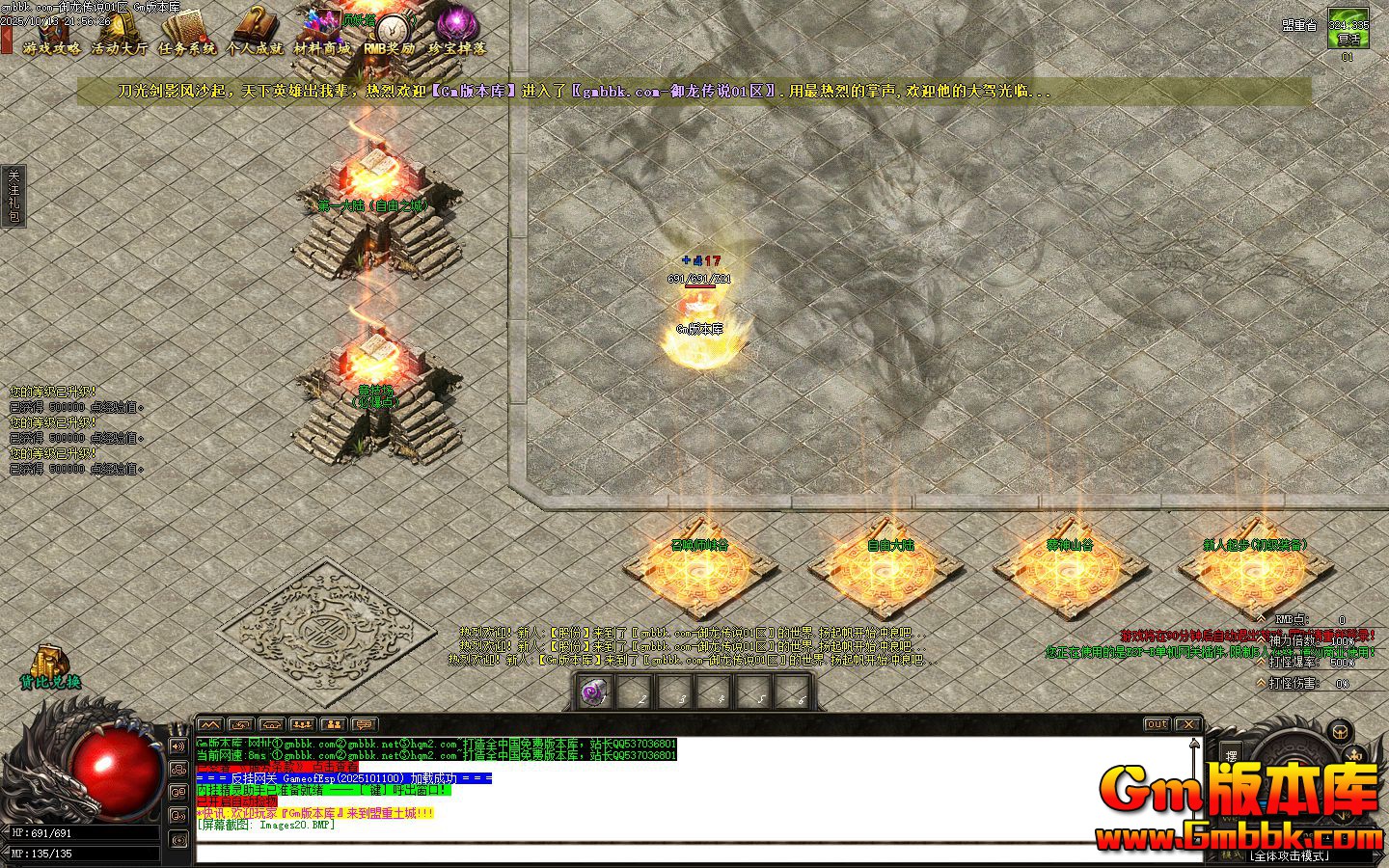1389x868 pixels.
Task: Switch the 全体攻击模式 attack mode
Action: click(x=1289, y=855)
